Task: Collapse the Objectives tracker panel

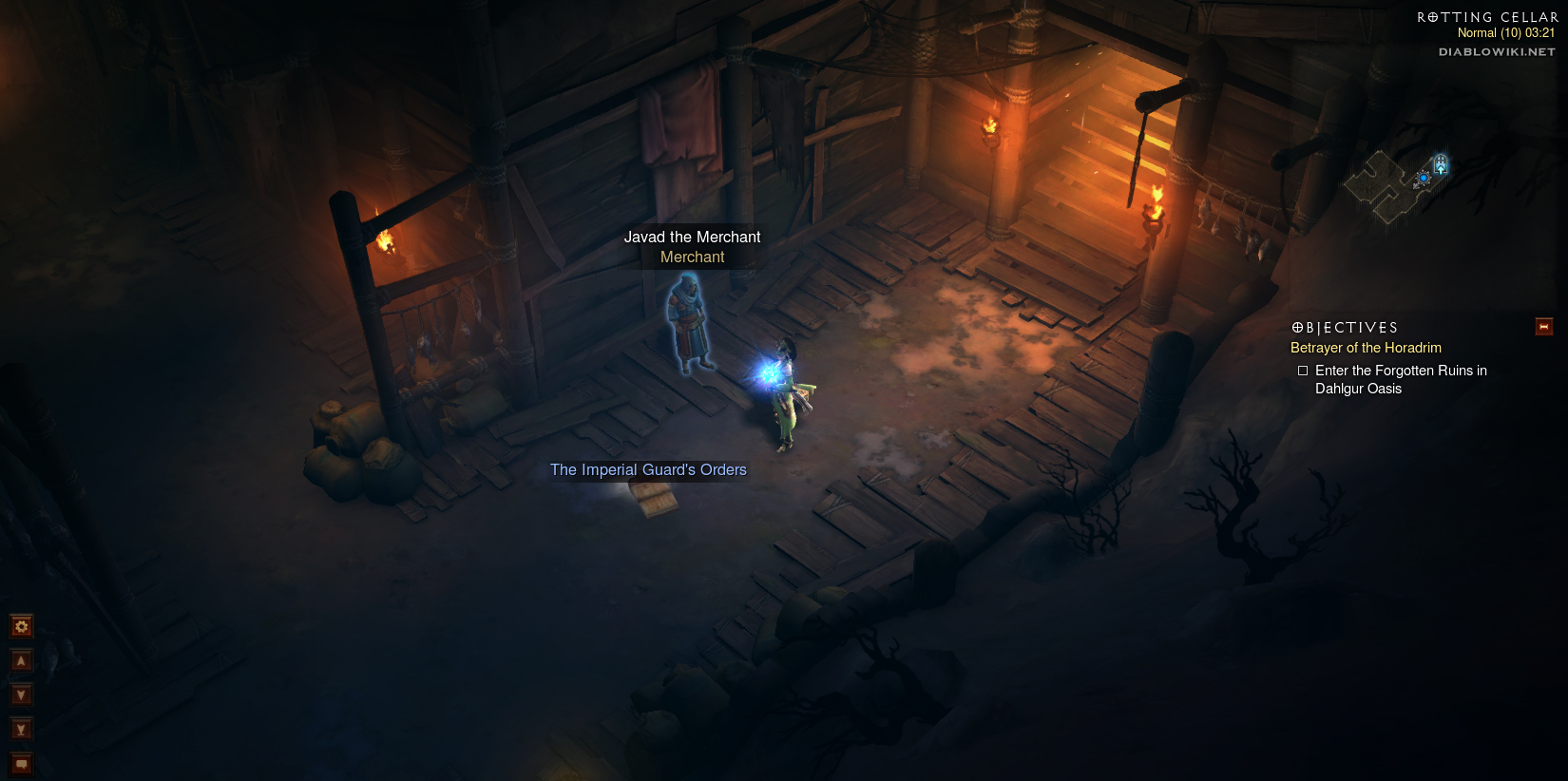Action: tap(1544, 327)
